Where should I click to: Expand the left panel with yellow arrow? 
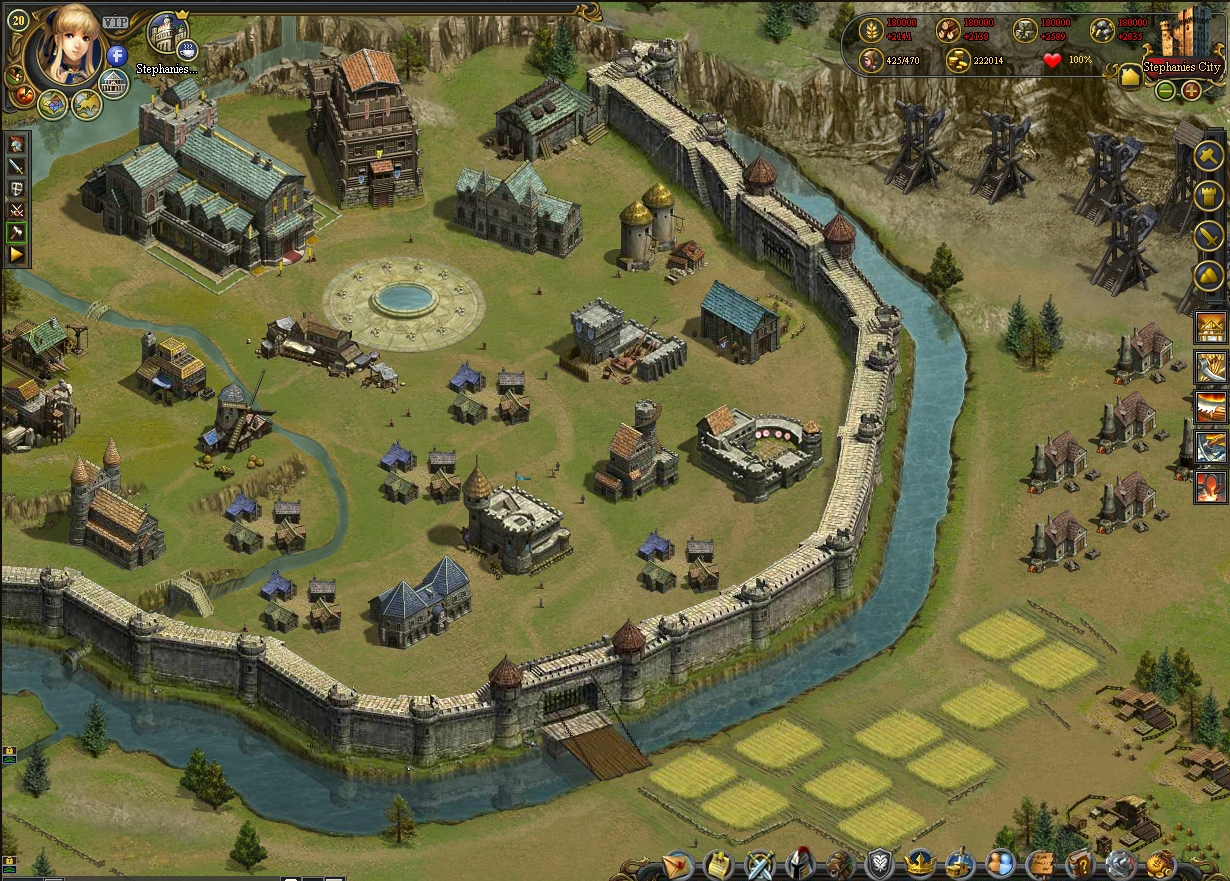16,255
